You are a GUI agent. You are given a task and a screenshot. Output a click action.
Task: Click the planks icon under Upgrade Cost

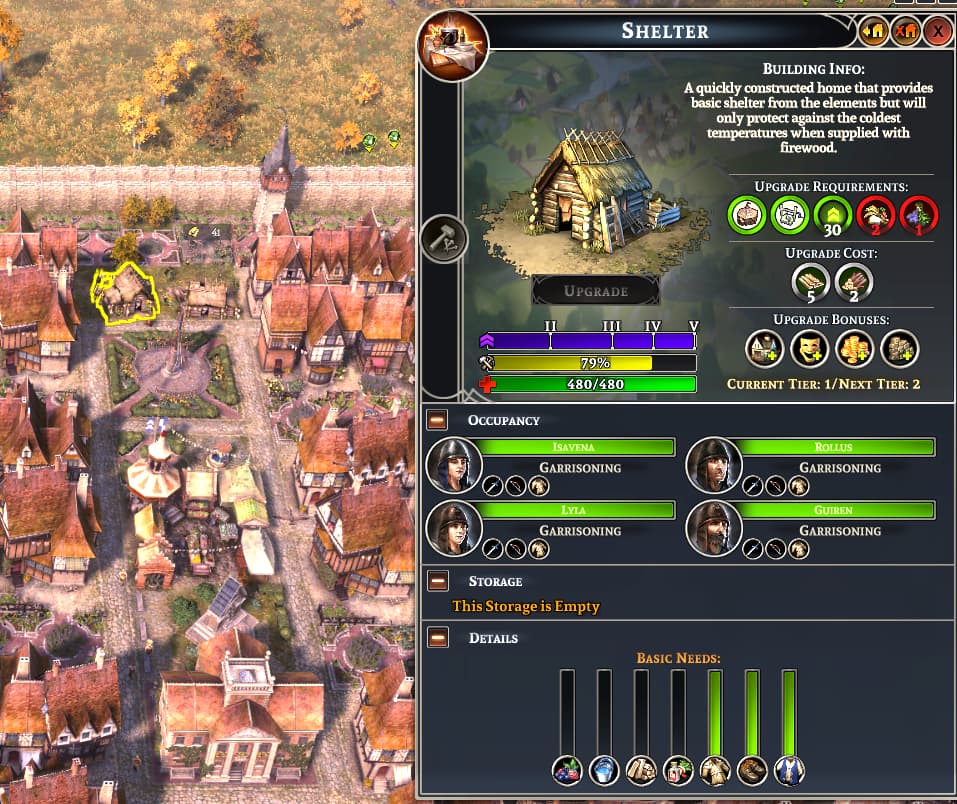point(809,282)
